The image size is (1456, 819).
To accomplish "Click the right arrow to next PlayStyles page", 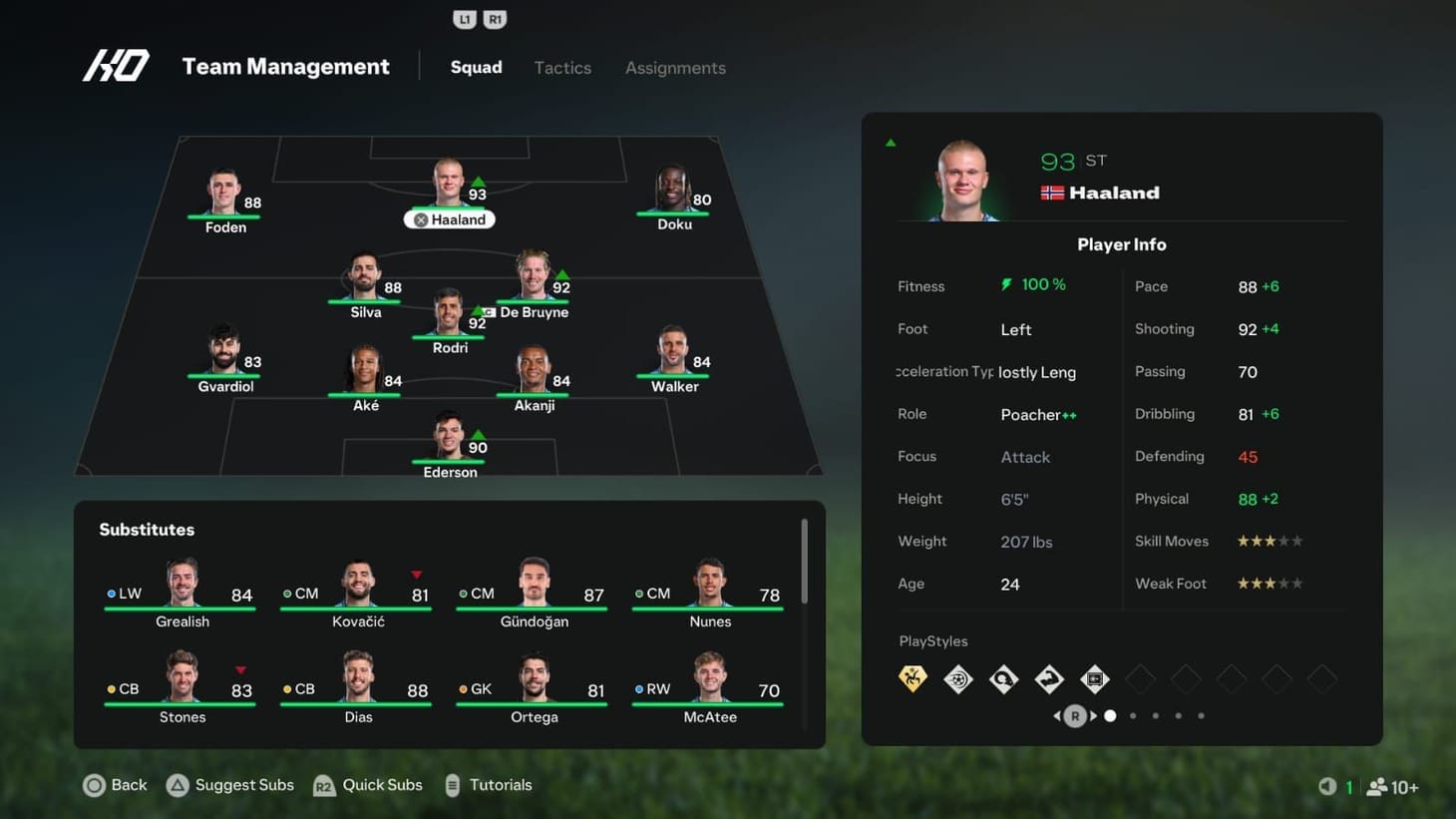I will 1091,715.
